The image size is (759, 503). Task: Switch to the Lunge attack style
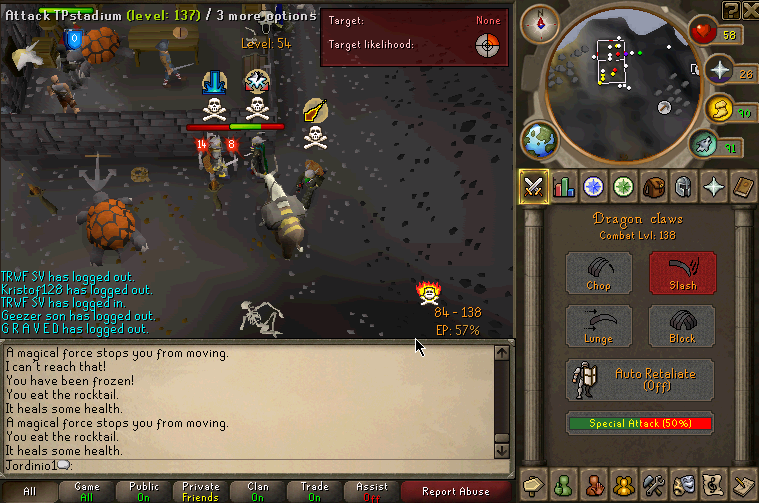pyautogui.click(x=599, y=326)
